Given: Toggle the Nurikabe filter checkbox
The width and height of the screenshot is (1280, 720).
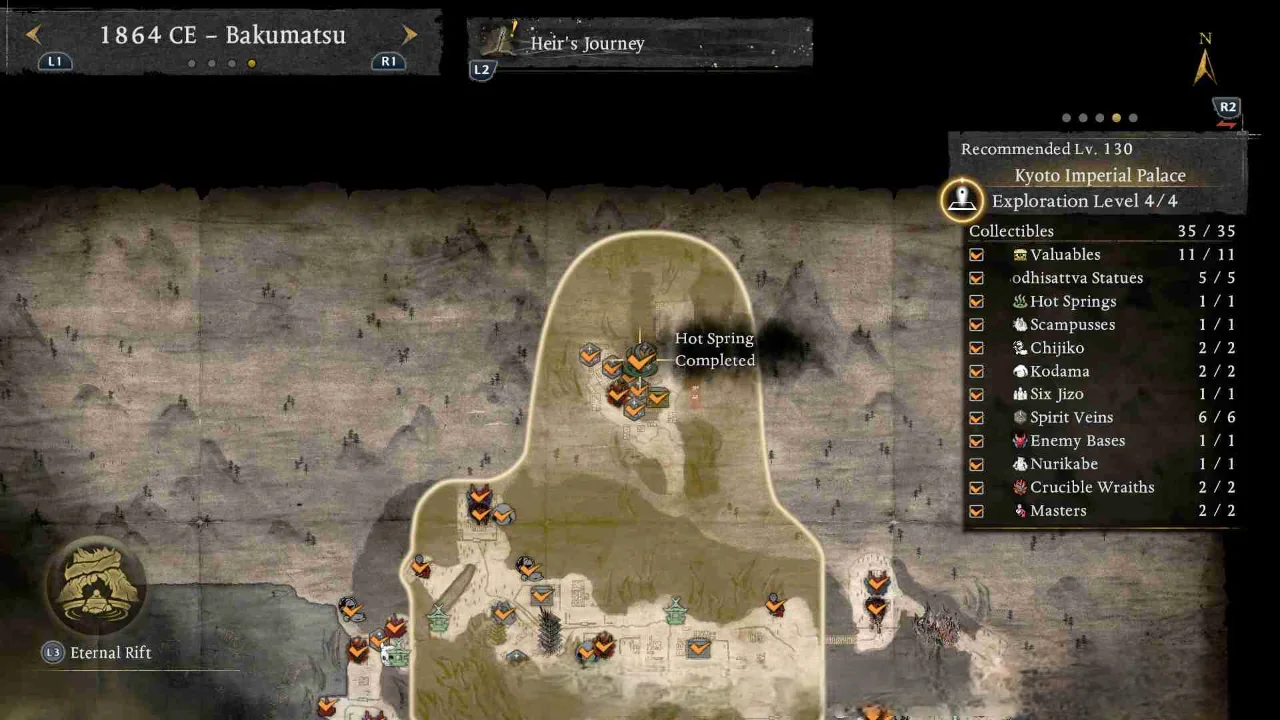Looking at the screenshot, I should [x=976, y=464].
